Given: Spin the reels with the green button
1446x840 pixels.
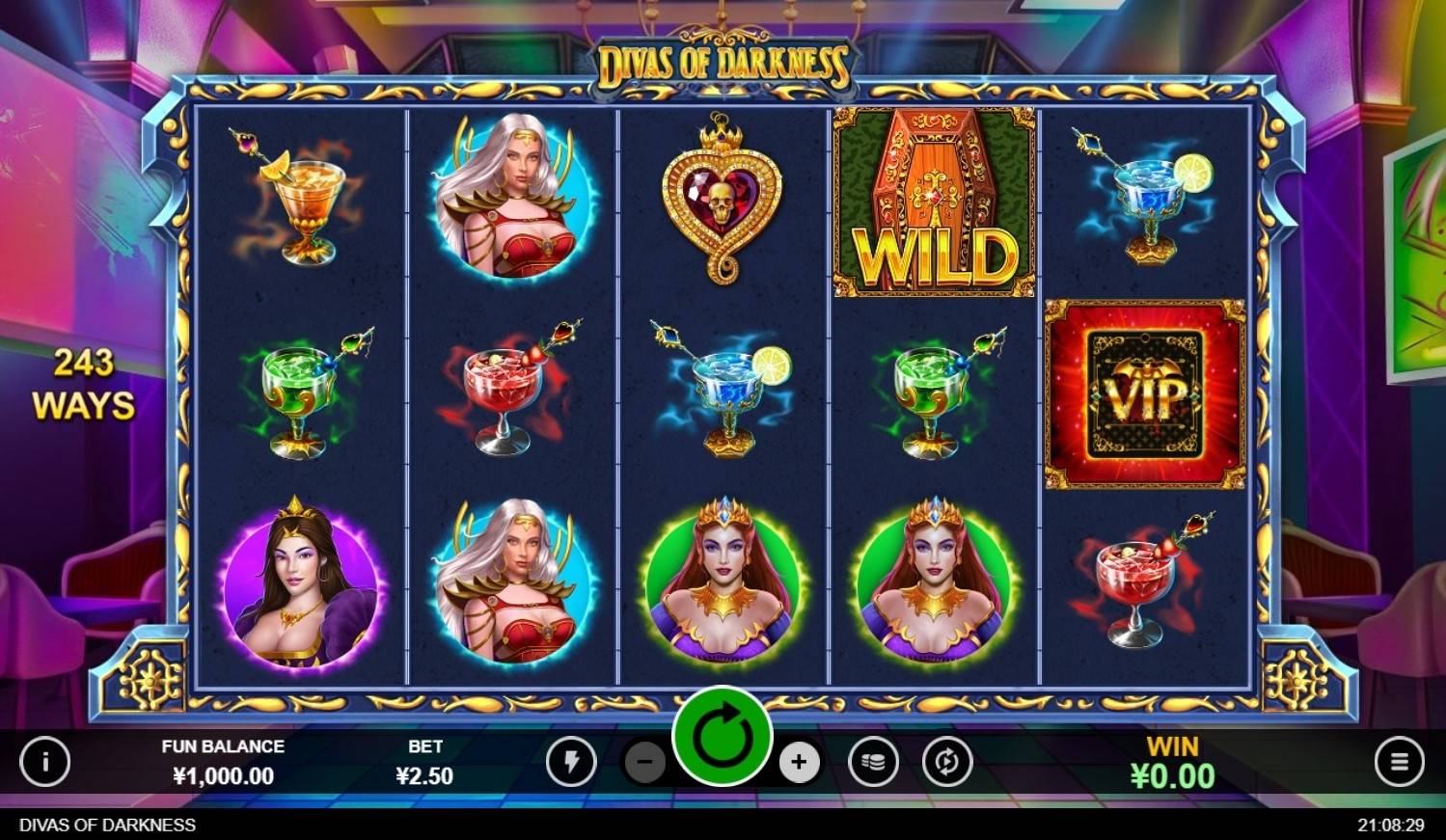Looking at the screenshot, I should coord(722,737).
